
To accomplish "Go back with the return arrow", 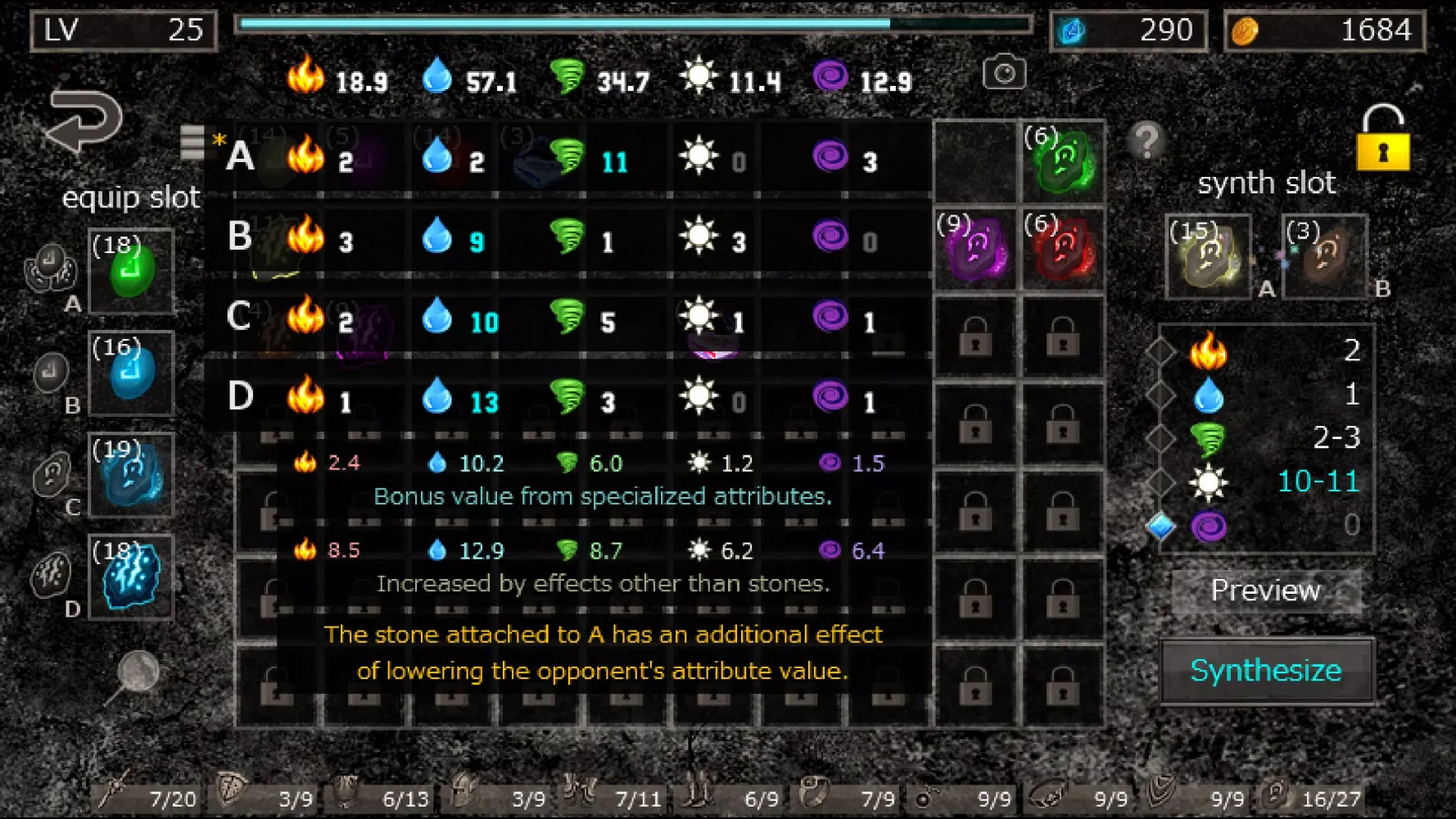I will pos(85,120).
